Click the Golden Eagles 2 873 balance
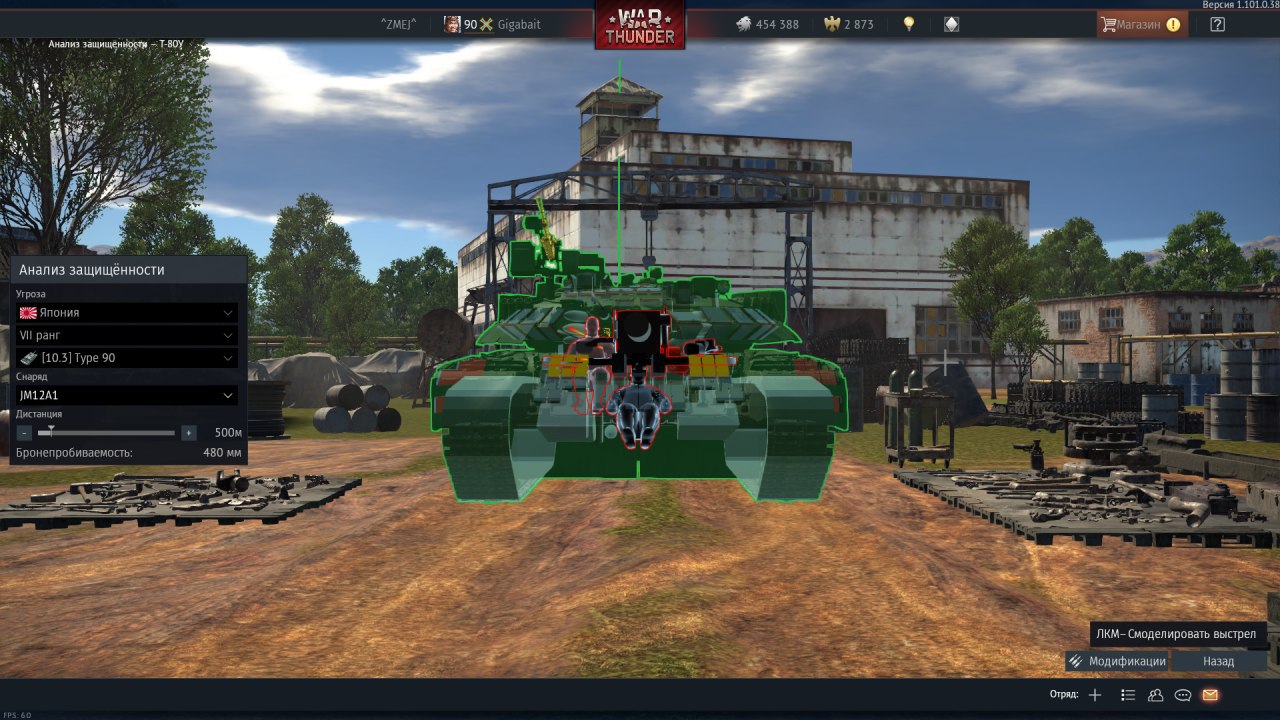Screen dimensions: 1280x720 (849, 24)
